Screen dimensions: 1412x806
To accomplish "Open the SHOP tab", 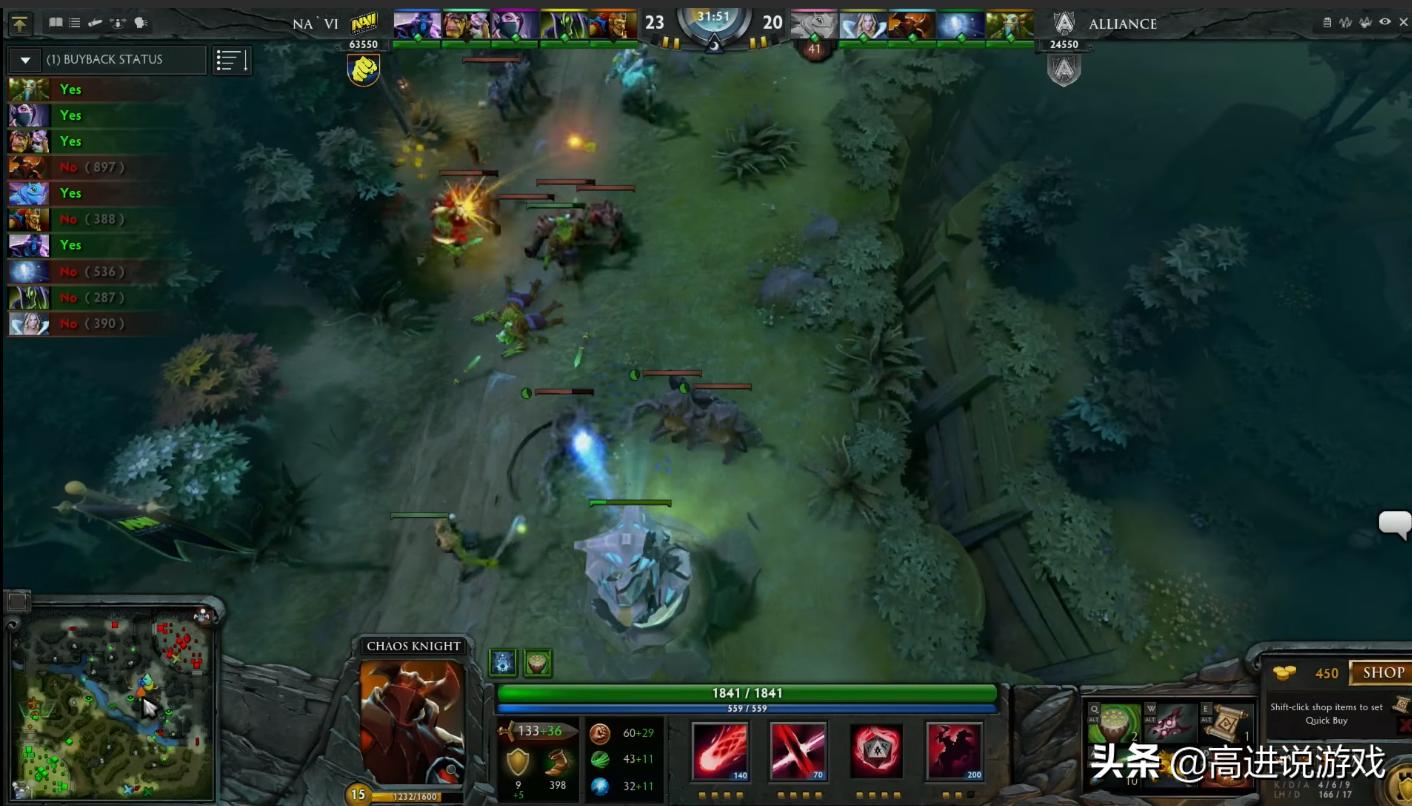I will point(1384,672).
